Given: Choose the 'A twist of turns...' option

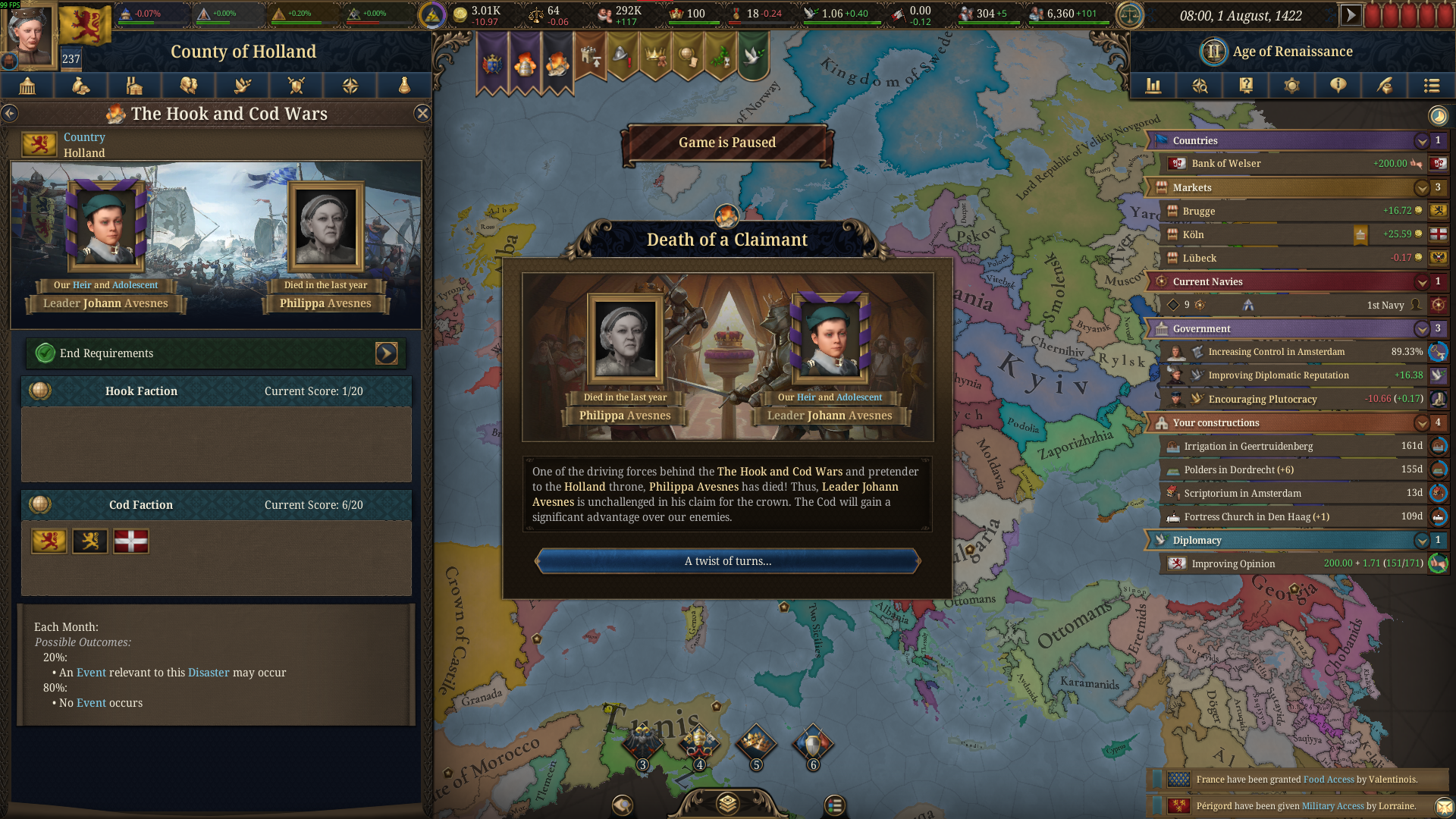Looking at the screenshot, I should [727, 561].
